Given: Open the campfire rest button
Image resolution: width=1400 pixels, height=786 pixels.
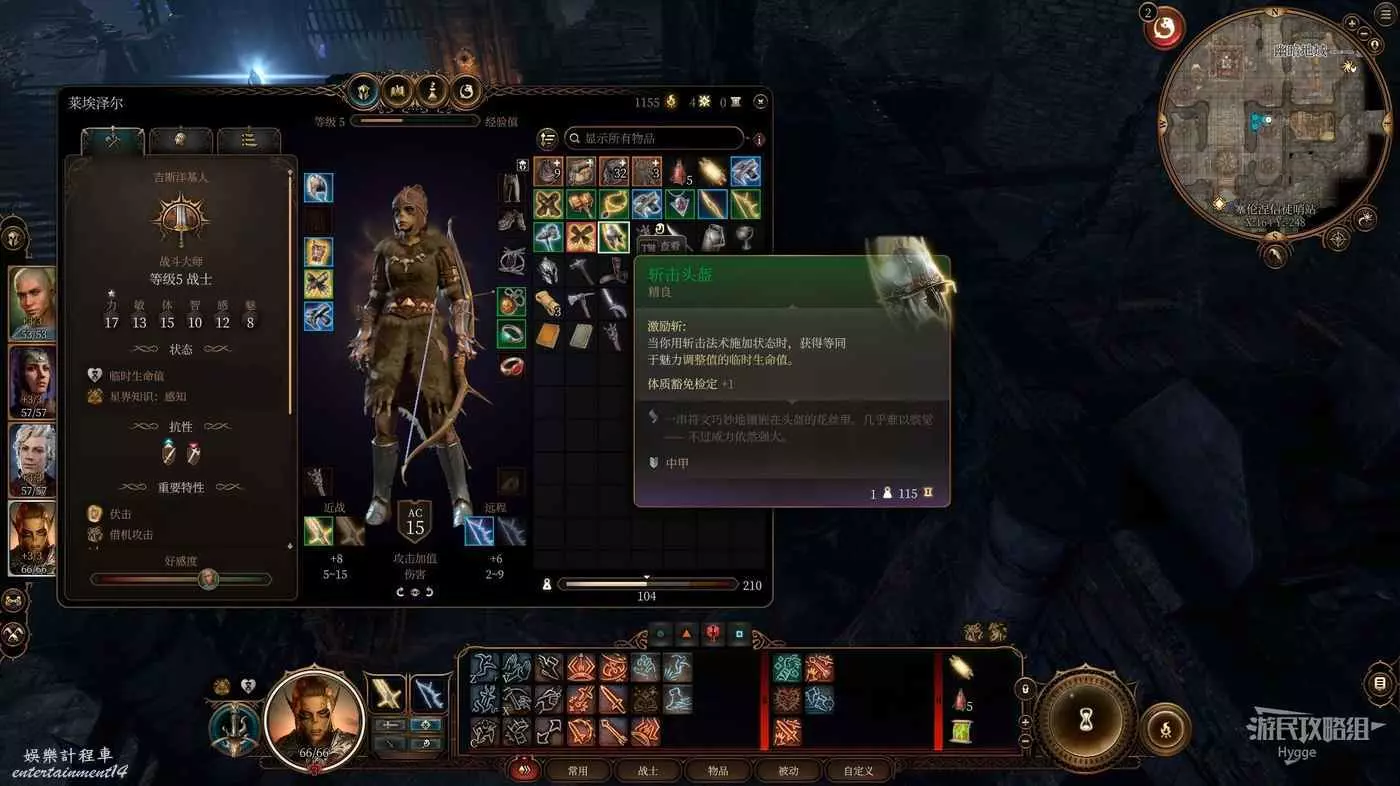Looking at the screenshot, I should point(1165,728).
